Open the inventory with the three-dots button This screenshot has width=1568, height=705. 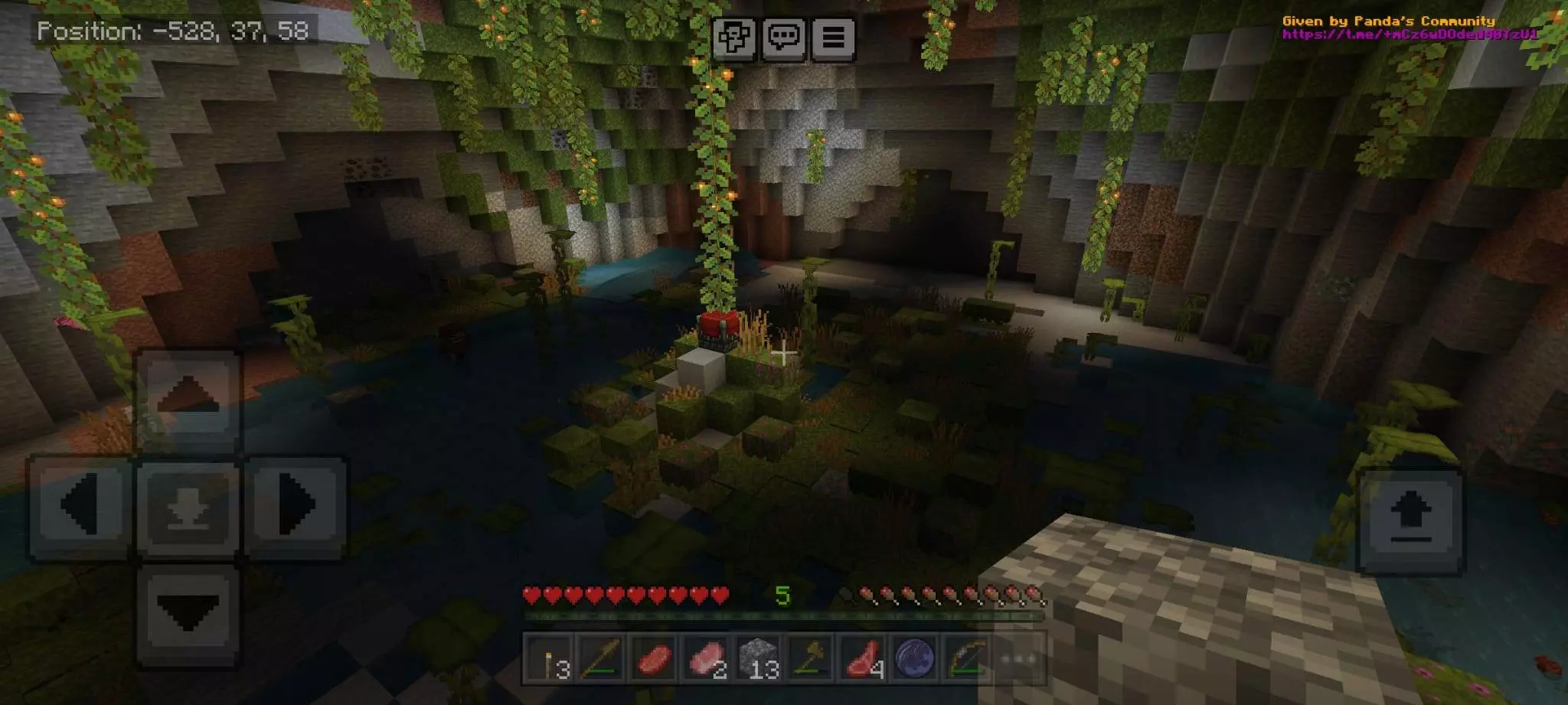(x=1019, y=658)
